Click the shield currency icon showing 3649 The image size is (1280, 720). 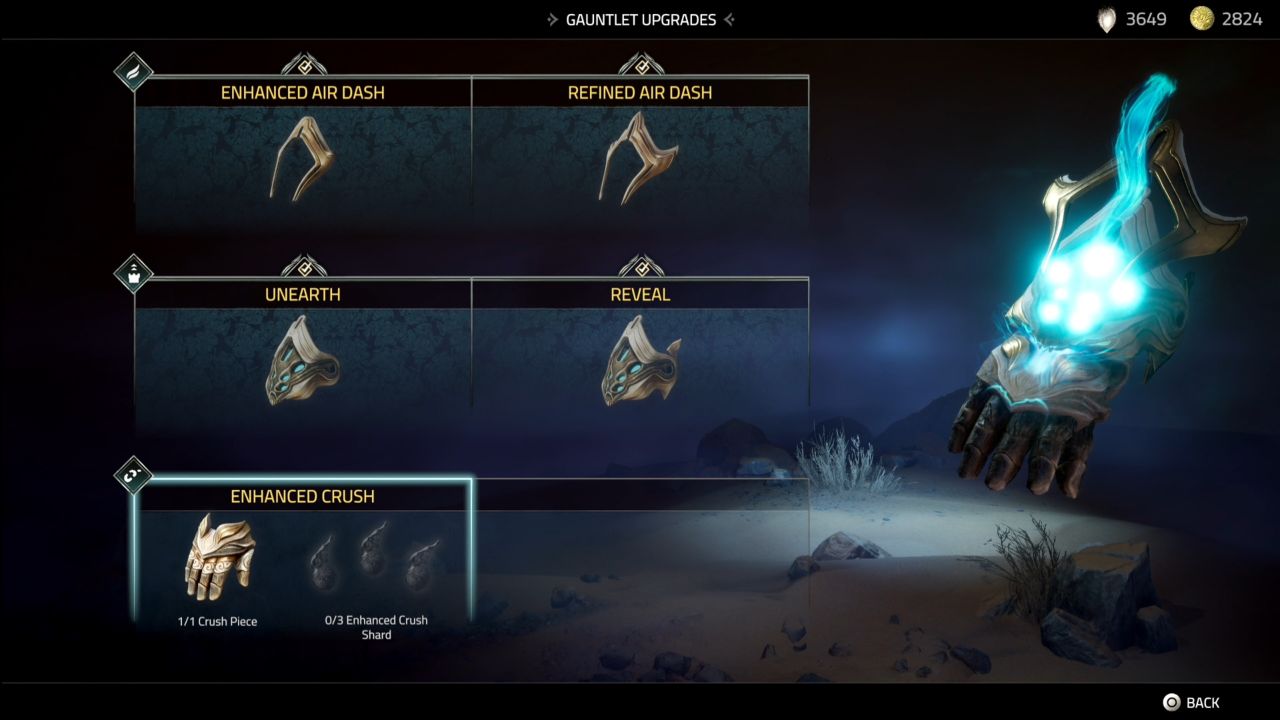pyautogui.click(x=1106, y=18)
